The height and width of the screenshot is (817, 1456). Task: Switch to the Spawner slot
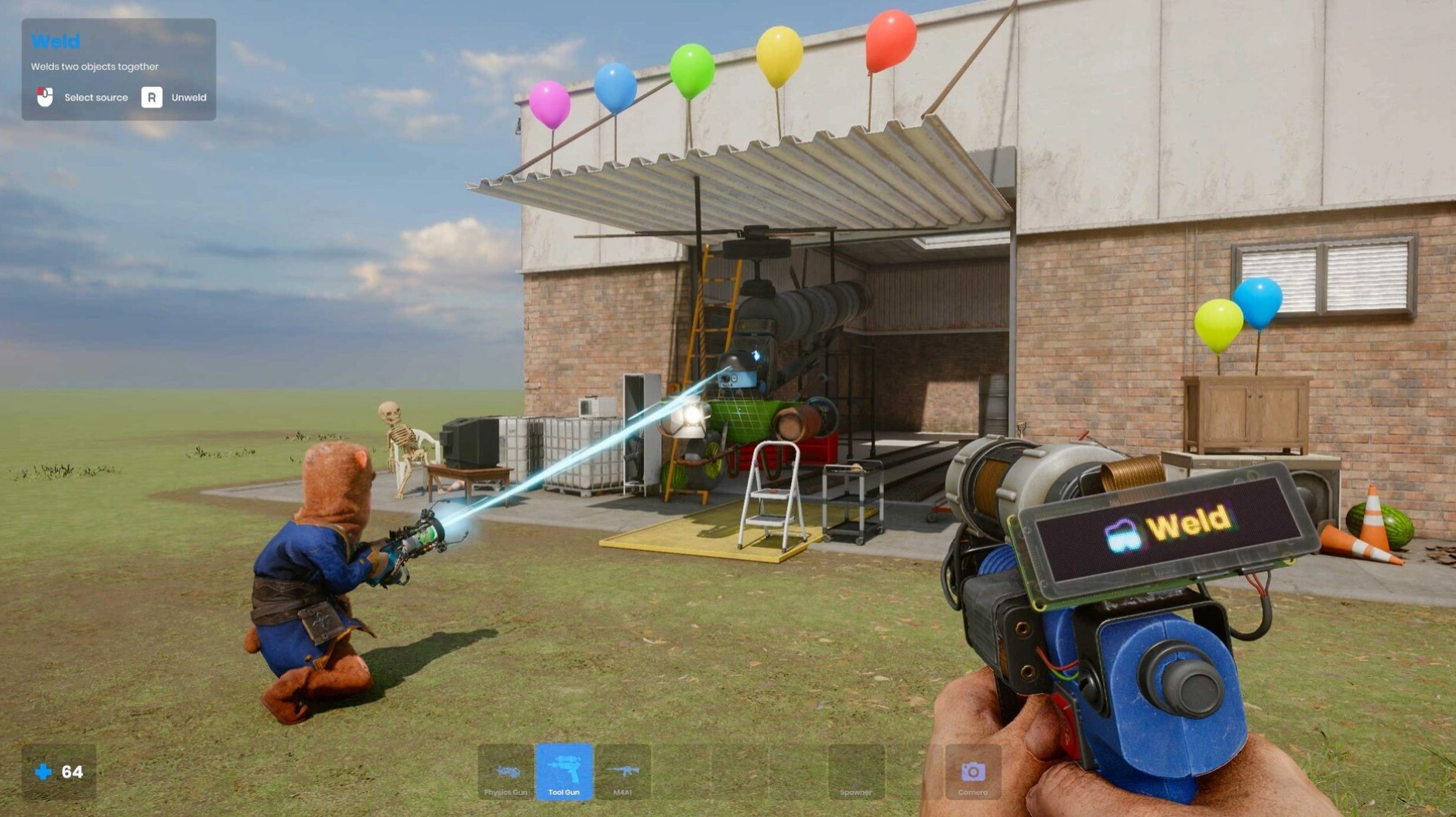pos(855,772)
